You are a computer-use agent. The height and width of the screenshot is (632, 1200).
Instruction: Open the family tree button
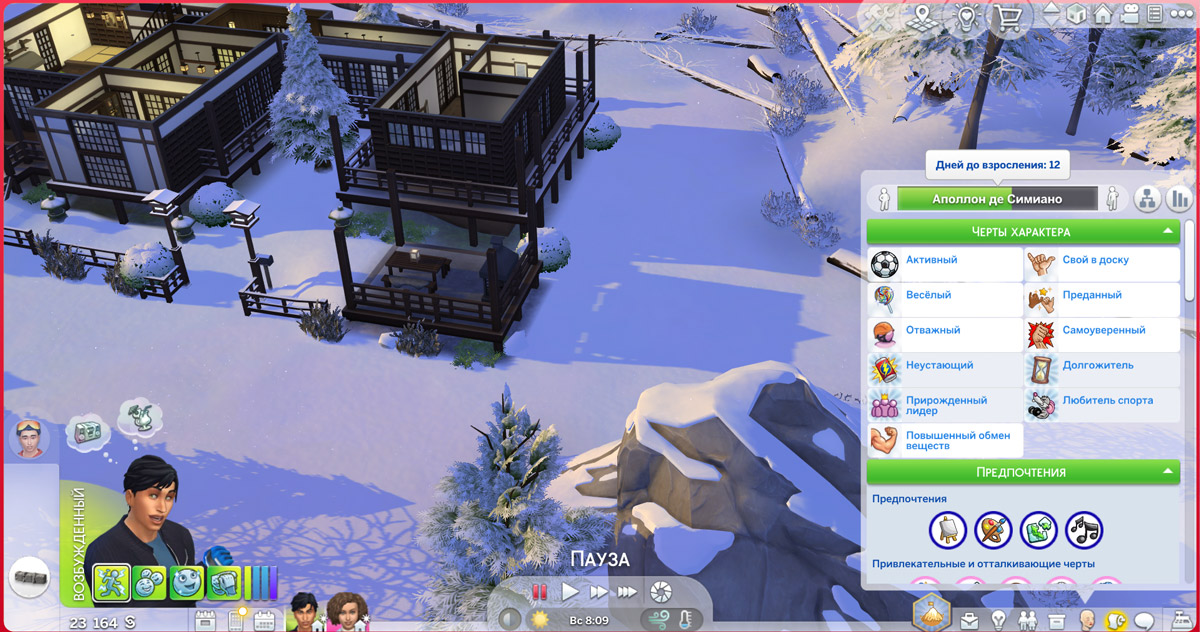click(x=1146, y=199)
